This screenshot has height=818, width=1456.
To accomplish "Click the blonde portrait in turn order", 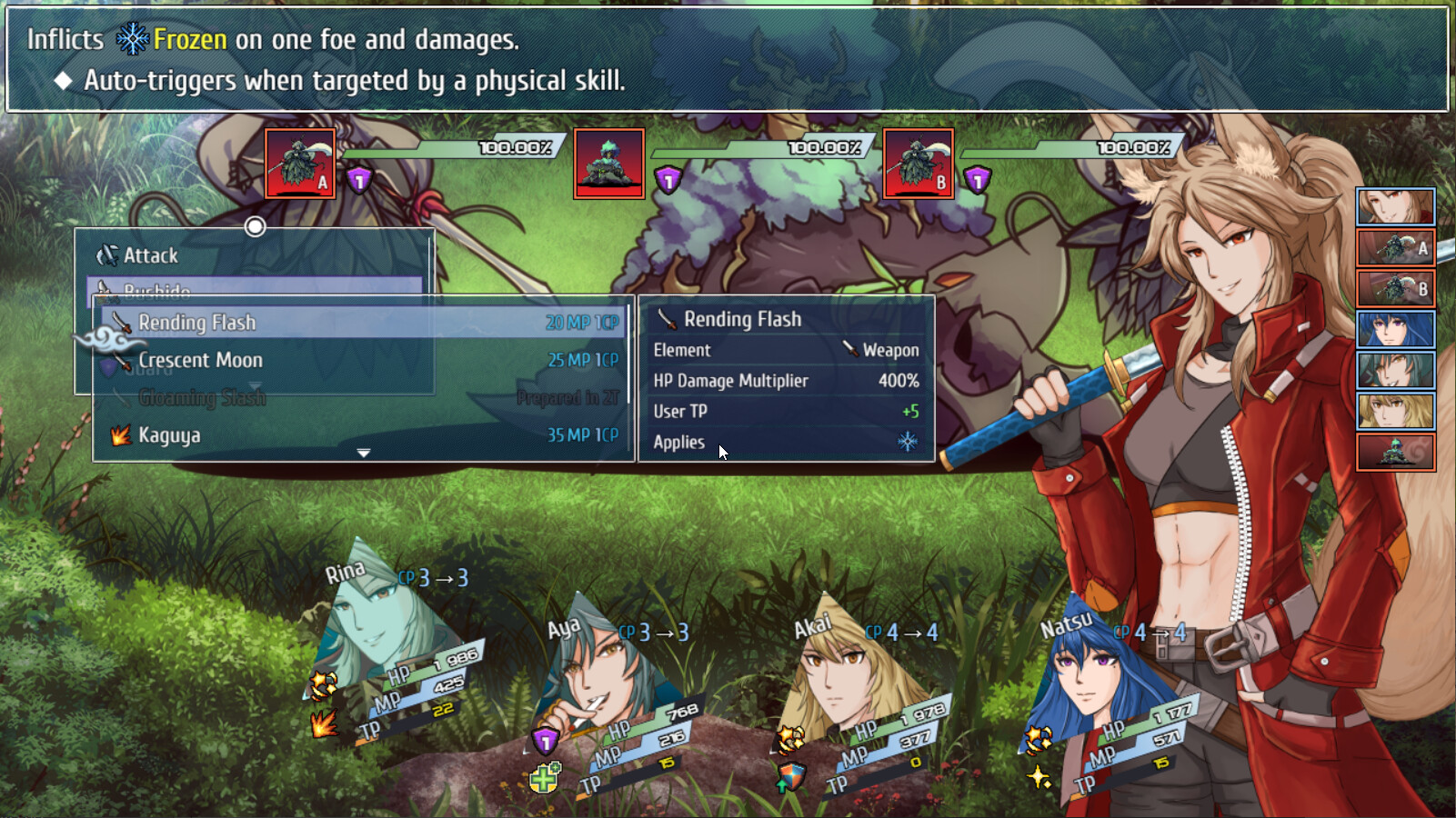I will point(1395,411).
